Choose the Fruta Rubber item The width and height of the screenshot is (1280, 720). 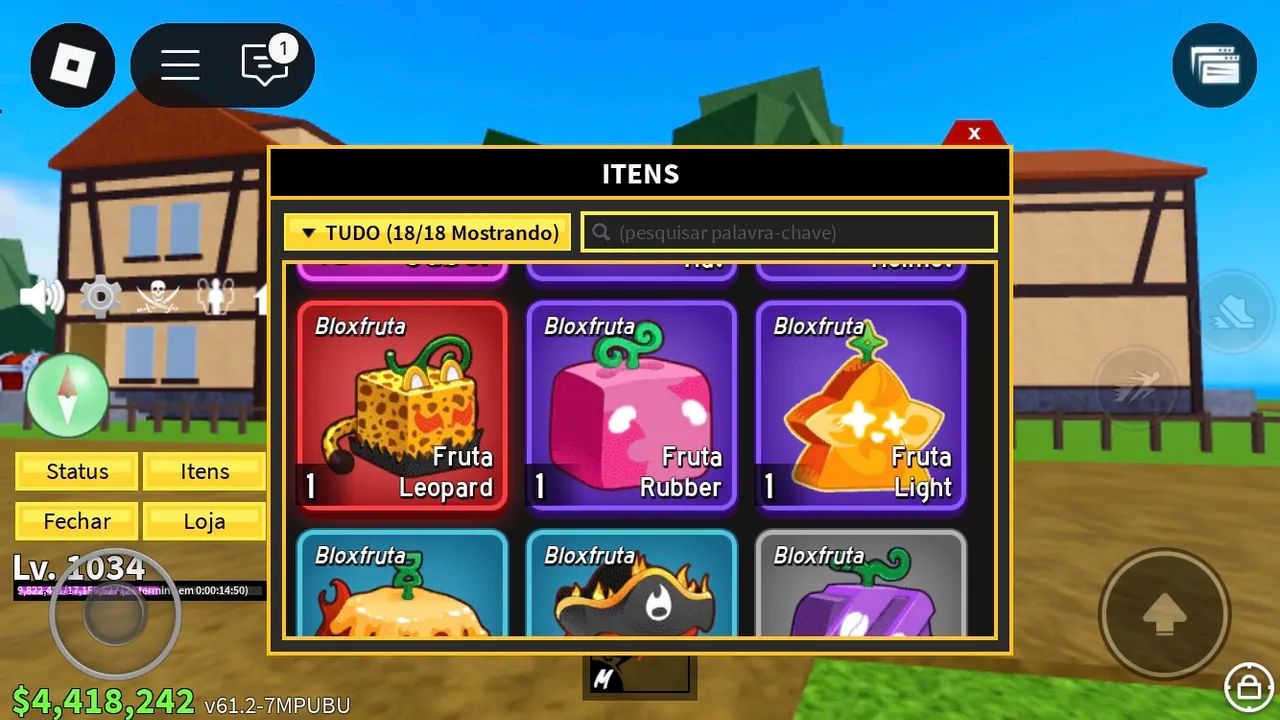pos(631,405)
